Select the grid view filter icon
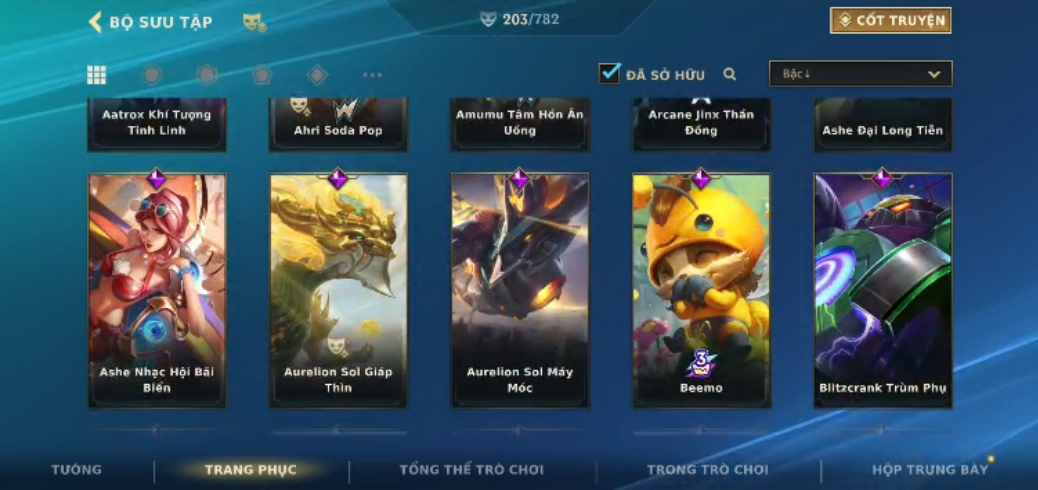 [97, 75]
